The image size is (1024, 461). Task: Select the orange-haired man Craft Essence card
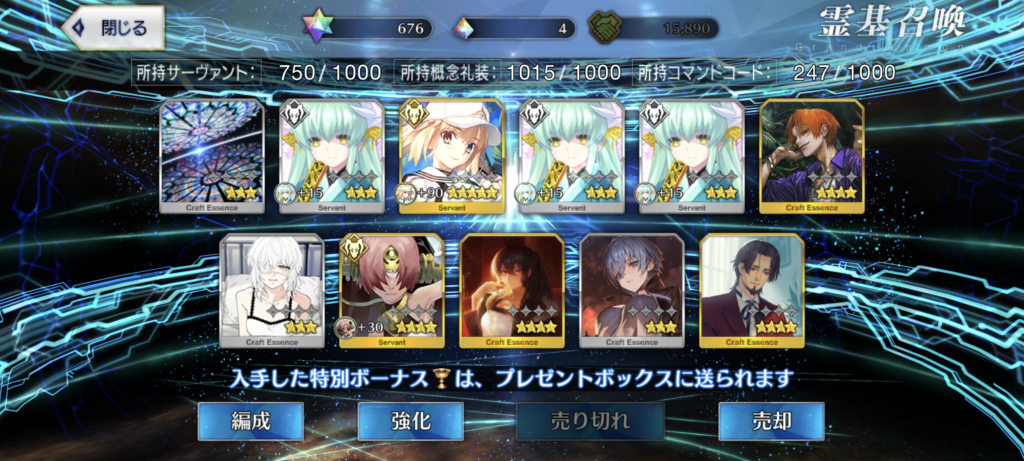(x=811, y=156)
